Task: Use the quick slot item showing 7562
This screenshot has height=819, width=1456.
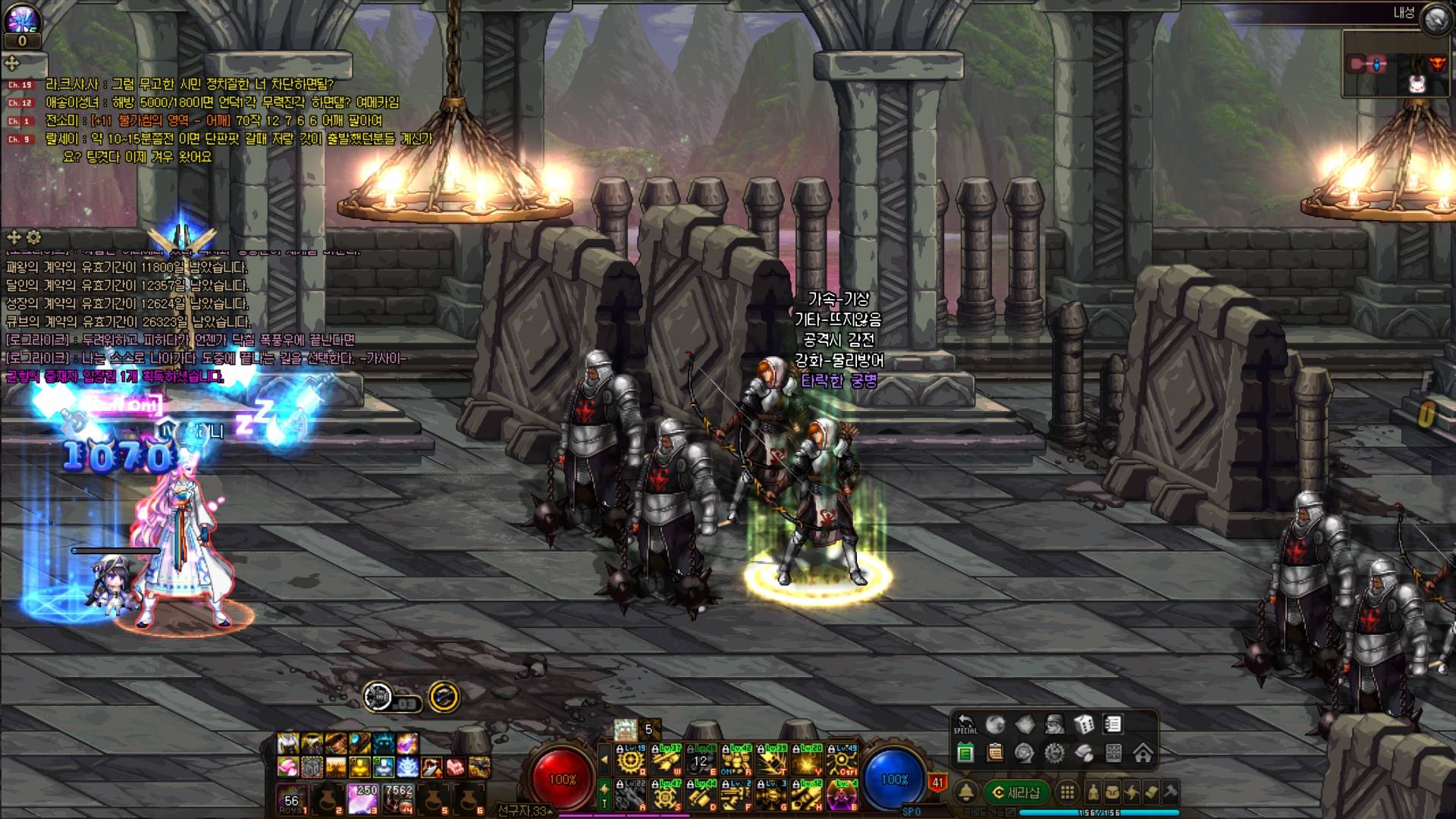Action: (399, 799)
